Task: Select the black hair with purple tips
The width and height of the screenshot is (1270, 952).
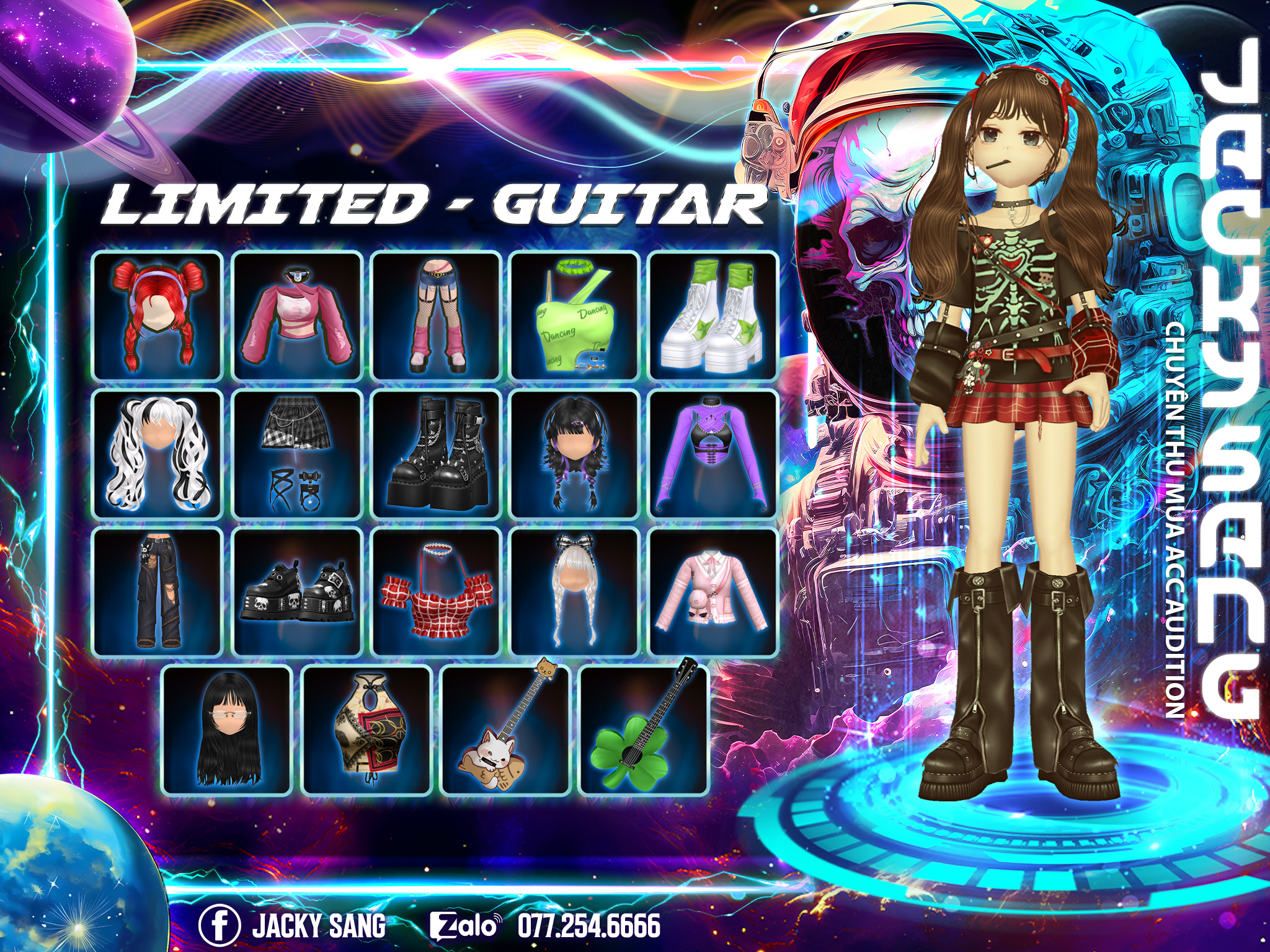Action: click(575, 454)
